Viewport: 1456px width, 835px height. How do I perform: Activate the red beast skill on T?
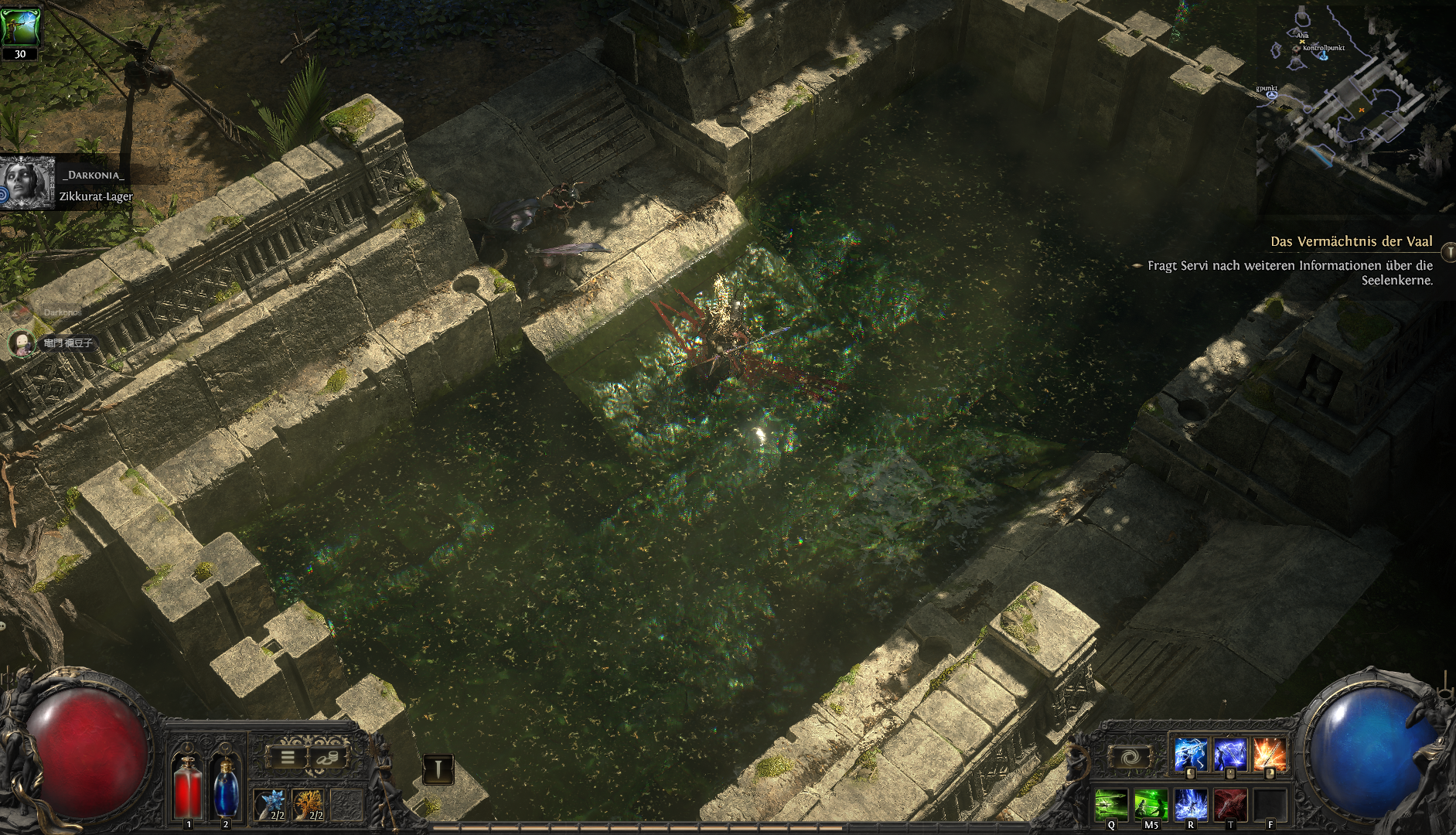[x=1229, y=804]
